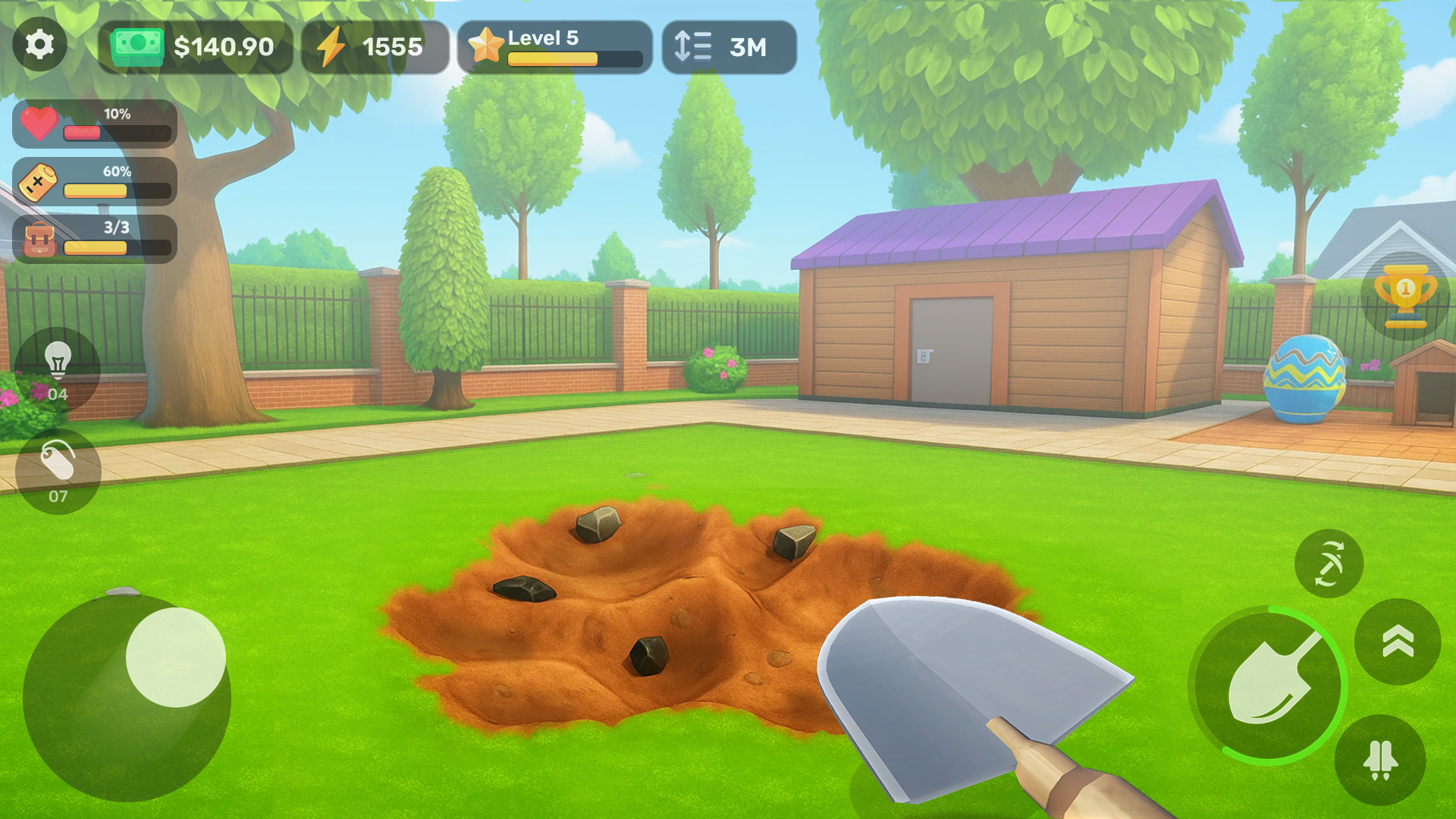This screenshot has width=1456, height=819.
Task: Tap the 3M depth meter icon
Action: (x=692, y=47)
